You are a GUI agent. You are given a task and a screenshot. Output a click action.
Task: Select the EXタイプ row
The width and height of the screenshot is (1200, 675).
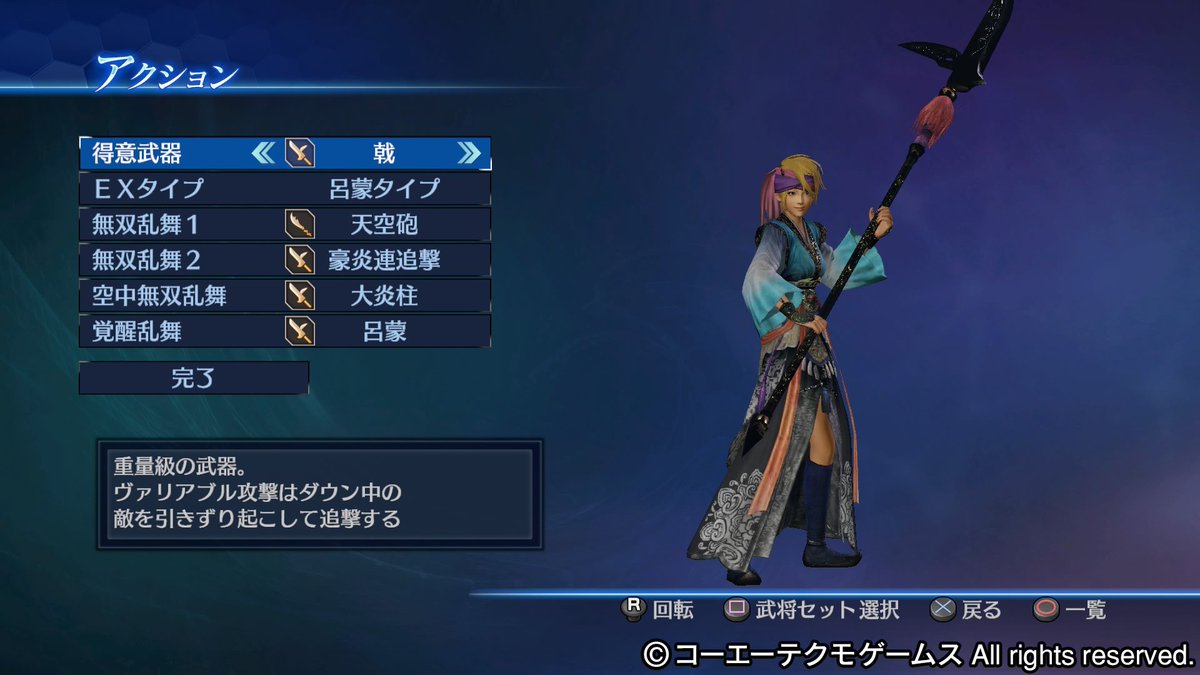point(285,188)
